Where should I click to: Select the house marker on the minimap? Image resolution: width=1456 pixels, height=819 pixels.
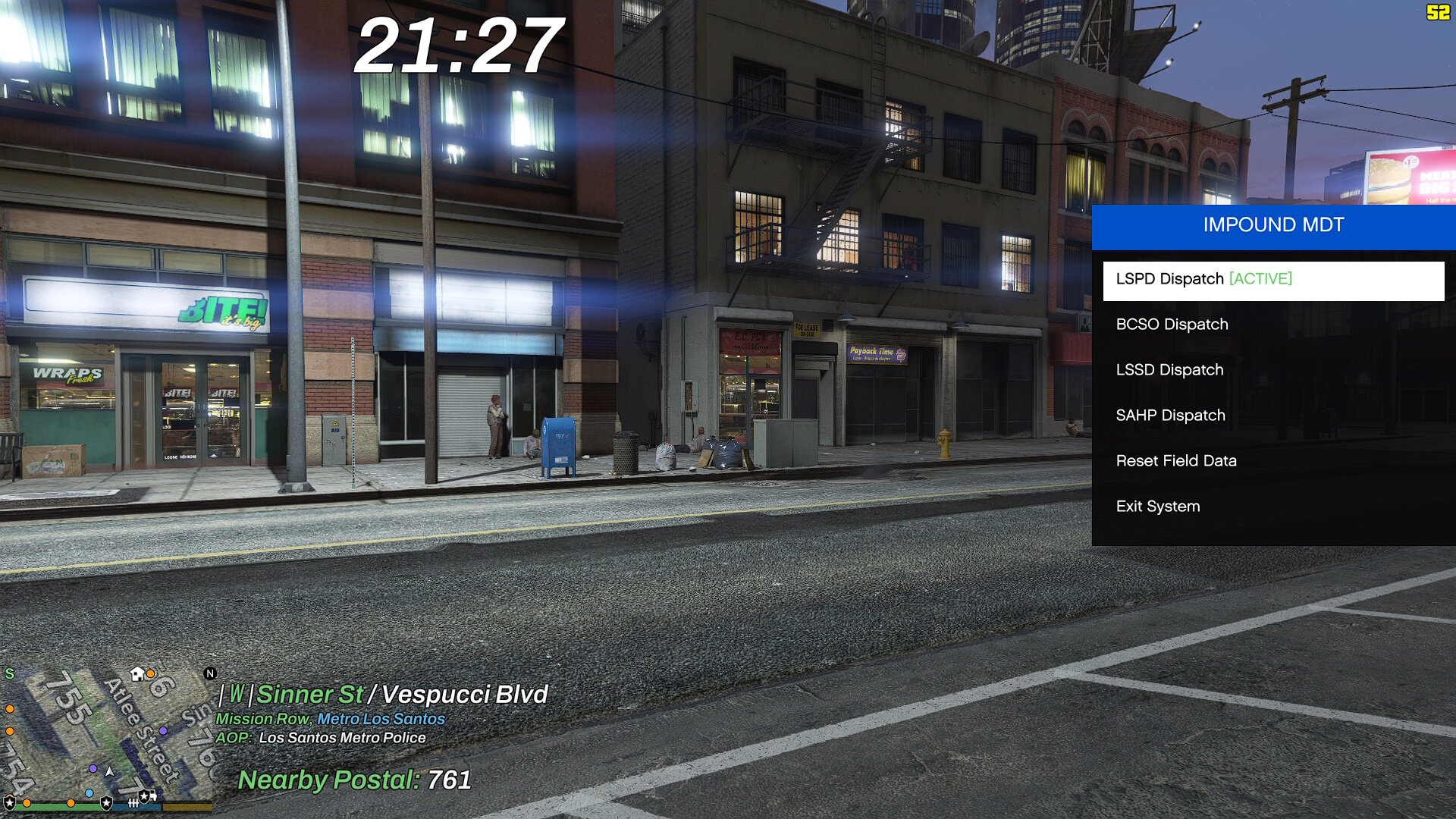pos(137,673)
